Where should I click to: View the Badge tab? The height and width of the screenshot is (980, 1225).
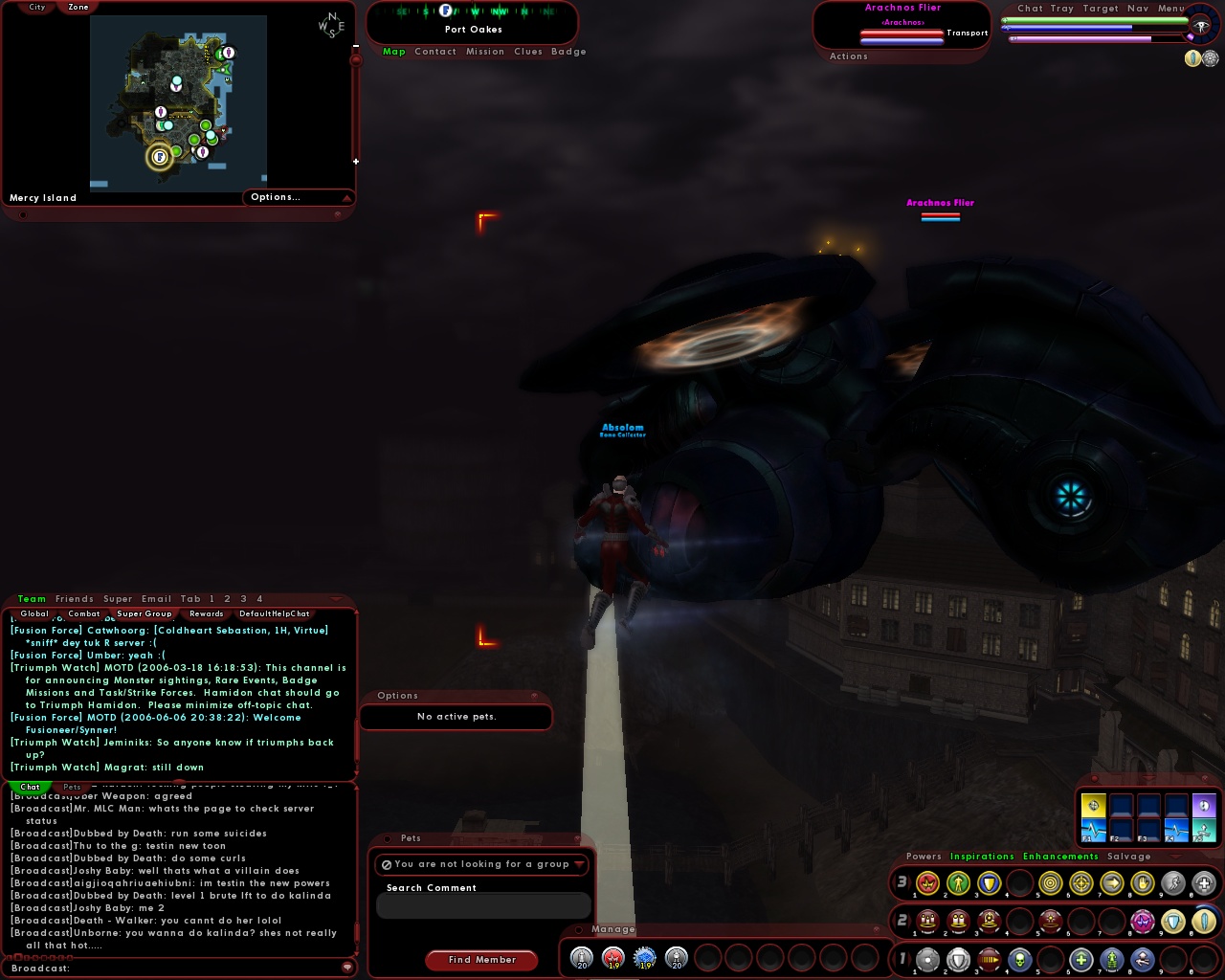[x=568, y=52]
